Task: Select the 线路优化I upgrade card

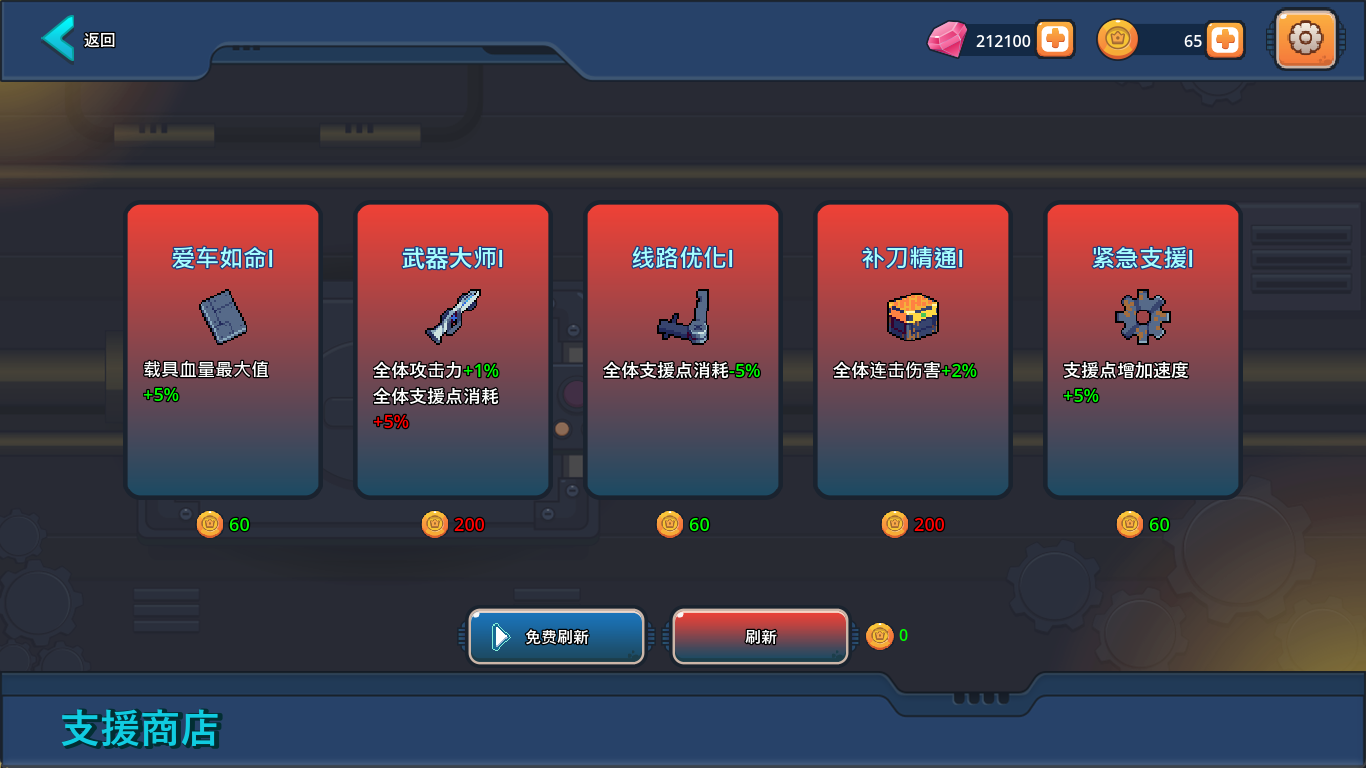Action: coord(682,349)
